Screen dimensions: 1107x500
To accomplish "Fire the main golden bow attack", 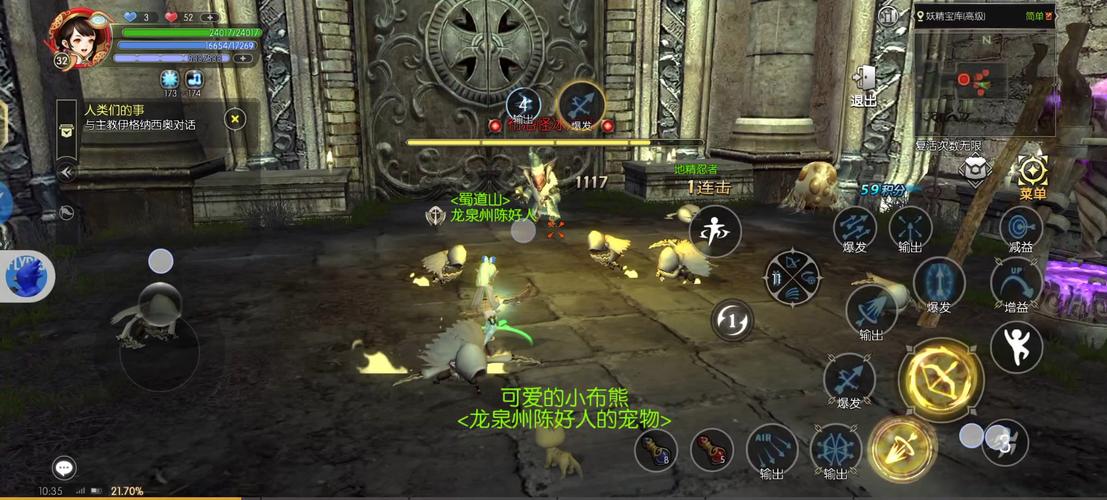I will [x=940, y=379].
